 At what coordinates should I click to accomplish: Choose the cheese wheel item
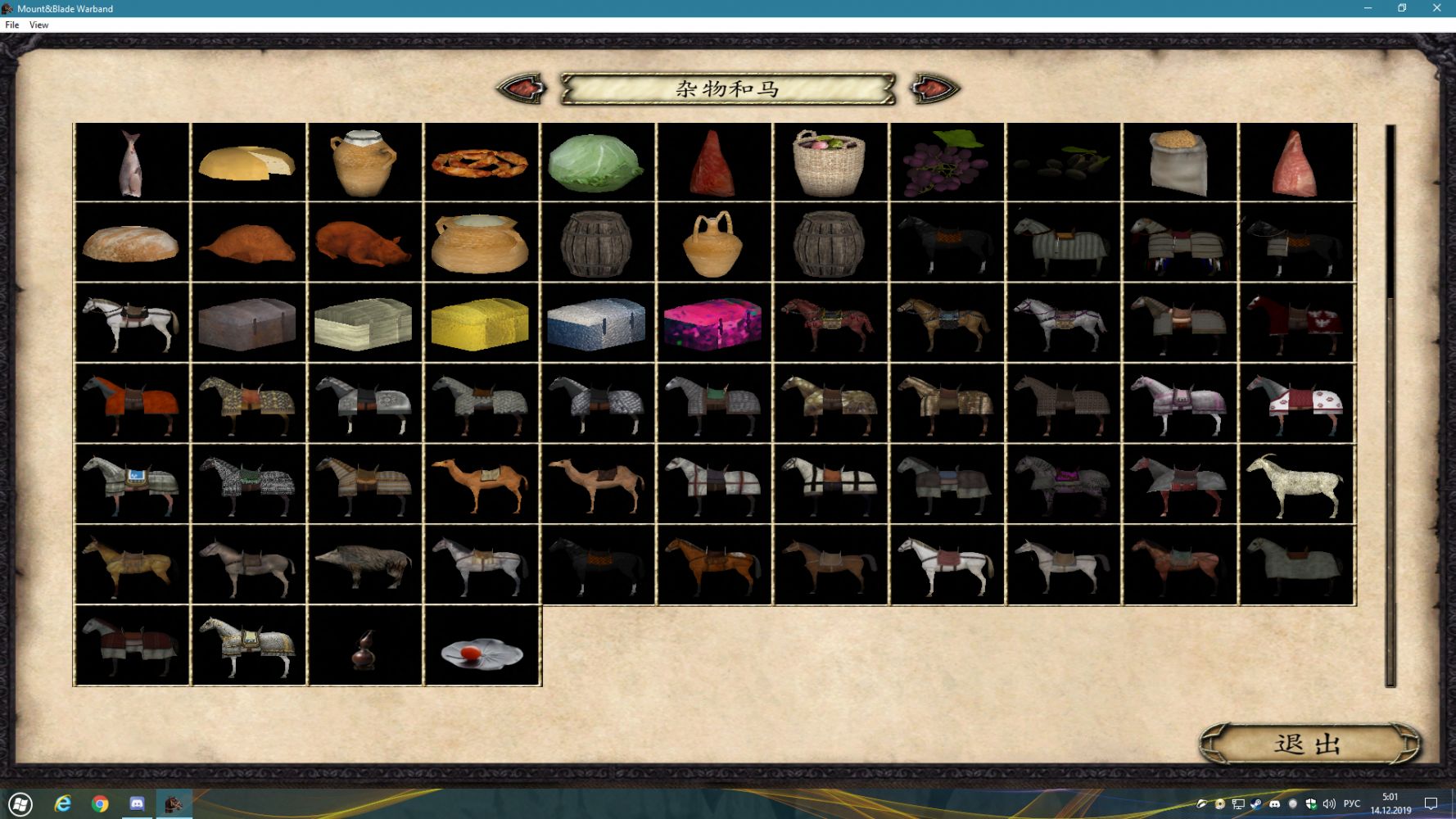point(247,162)
